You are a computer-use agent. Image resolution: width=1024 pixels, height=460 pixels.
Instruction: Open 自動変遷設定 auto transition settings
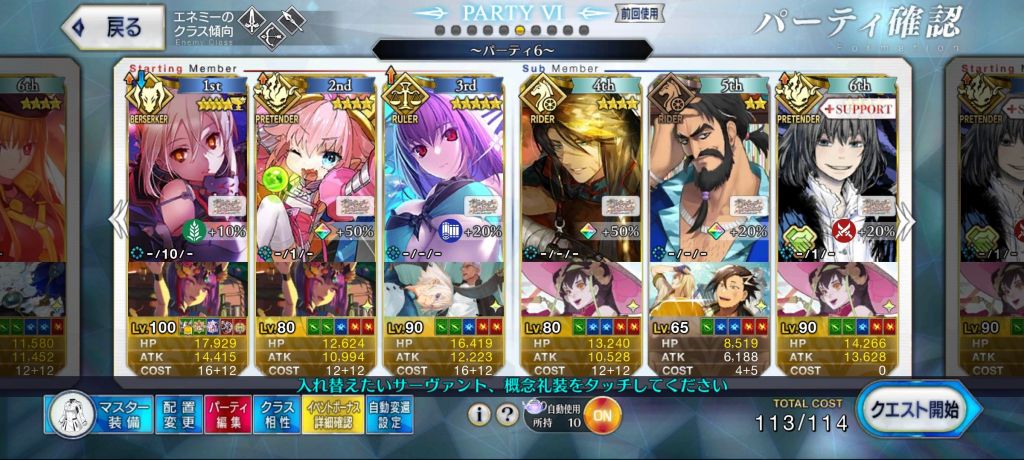coord(389,415)
